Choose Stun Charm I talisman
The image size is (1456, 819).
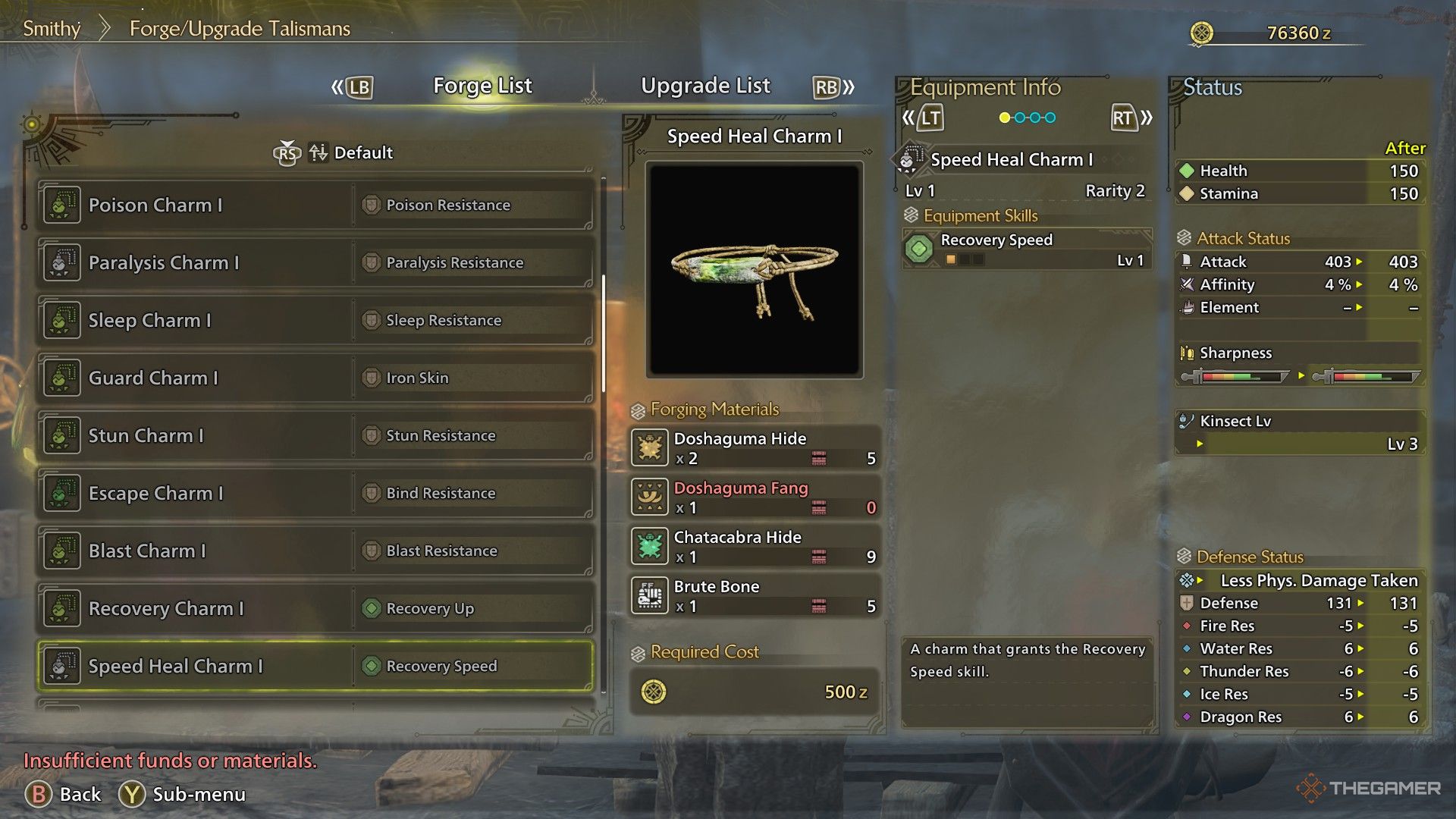tap(315, 435)
